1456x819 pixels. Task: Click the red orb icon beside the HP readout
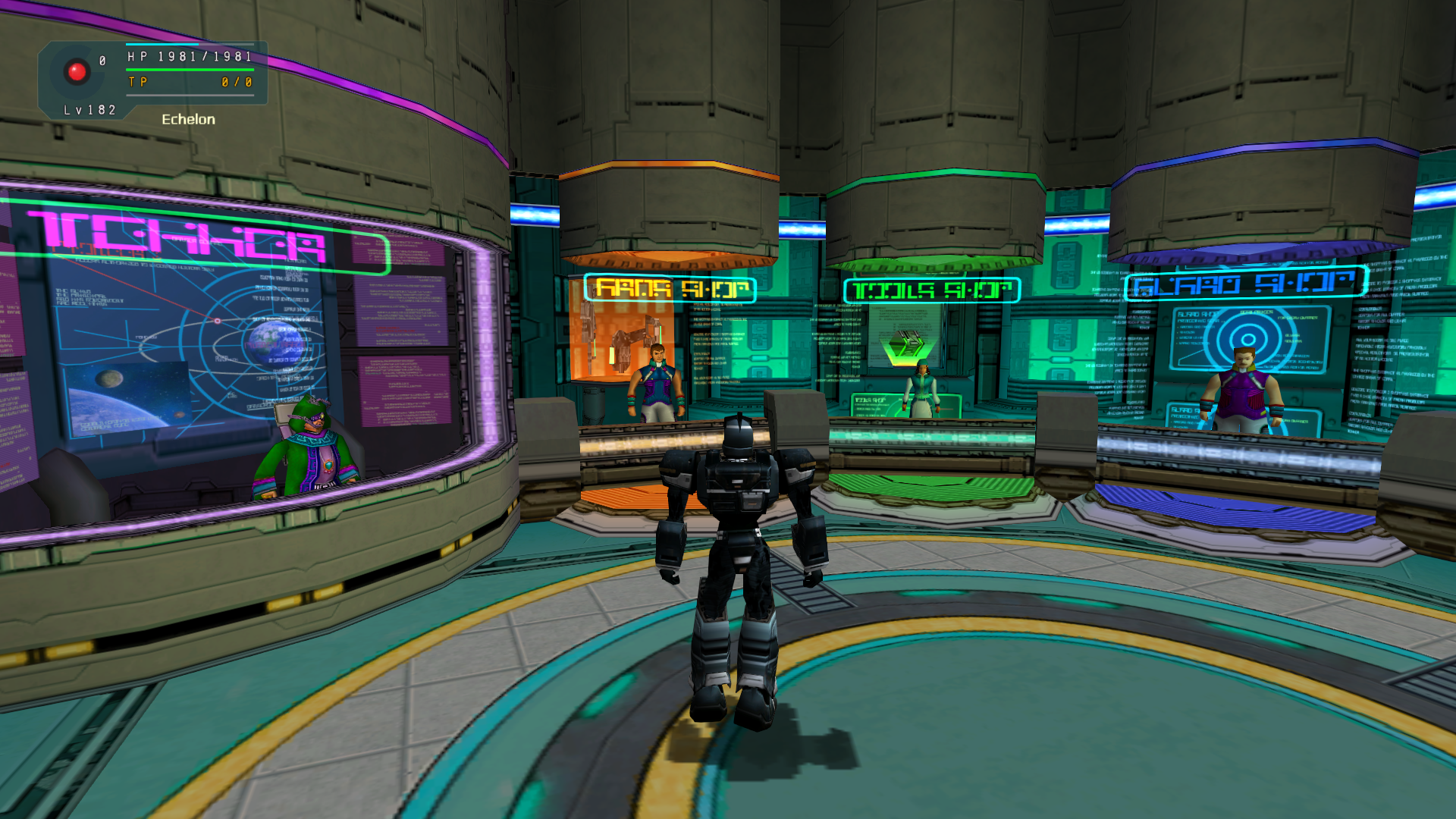click(77, 72)
